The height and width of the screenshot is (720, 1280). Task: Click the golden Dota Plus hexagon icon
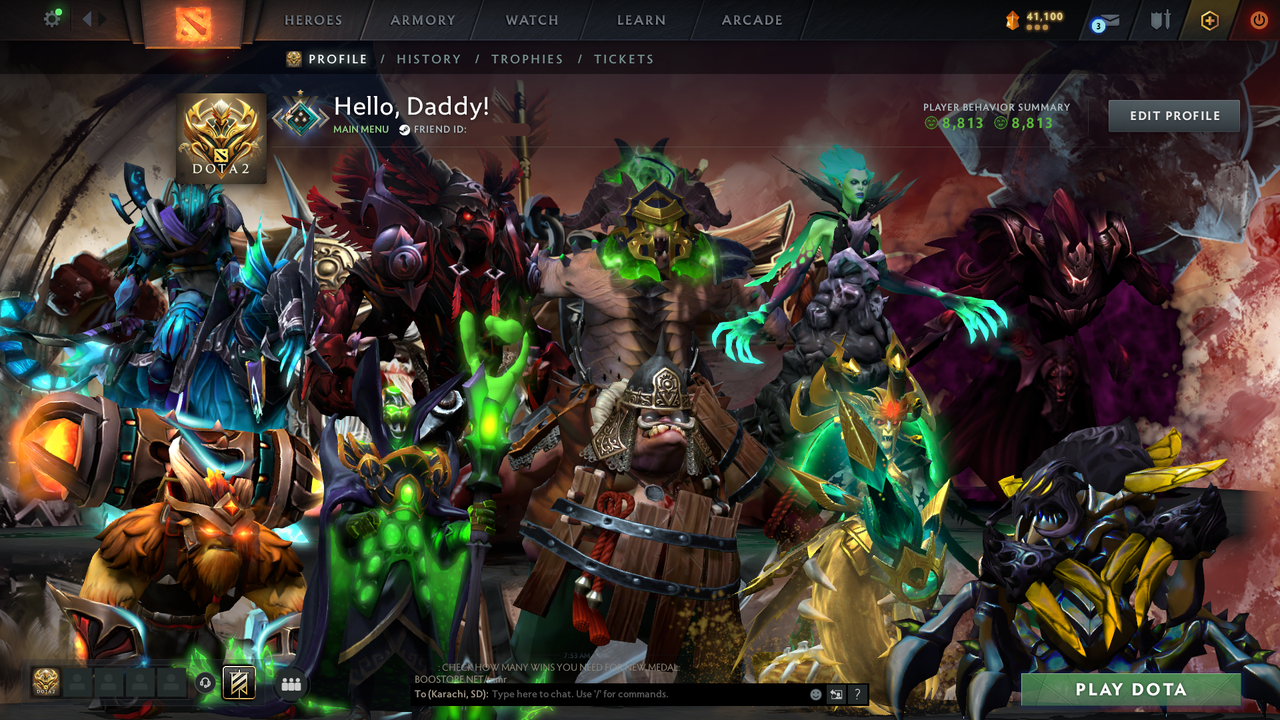pos(1208,20)
